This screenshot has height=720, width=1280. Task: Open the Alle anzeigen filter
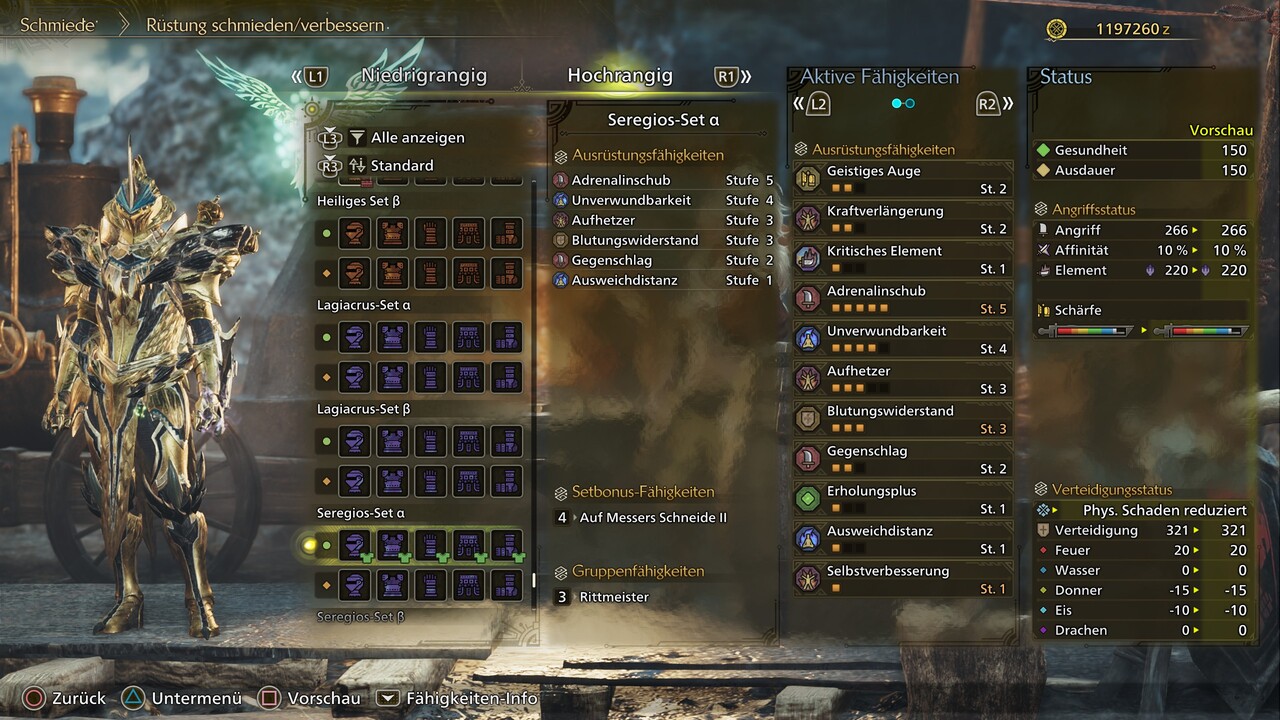point(417,138)
